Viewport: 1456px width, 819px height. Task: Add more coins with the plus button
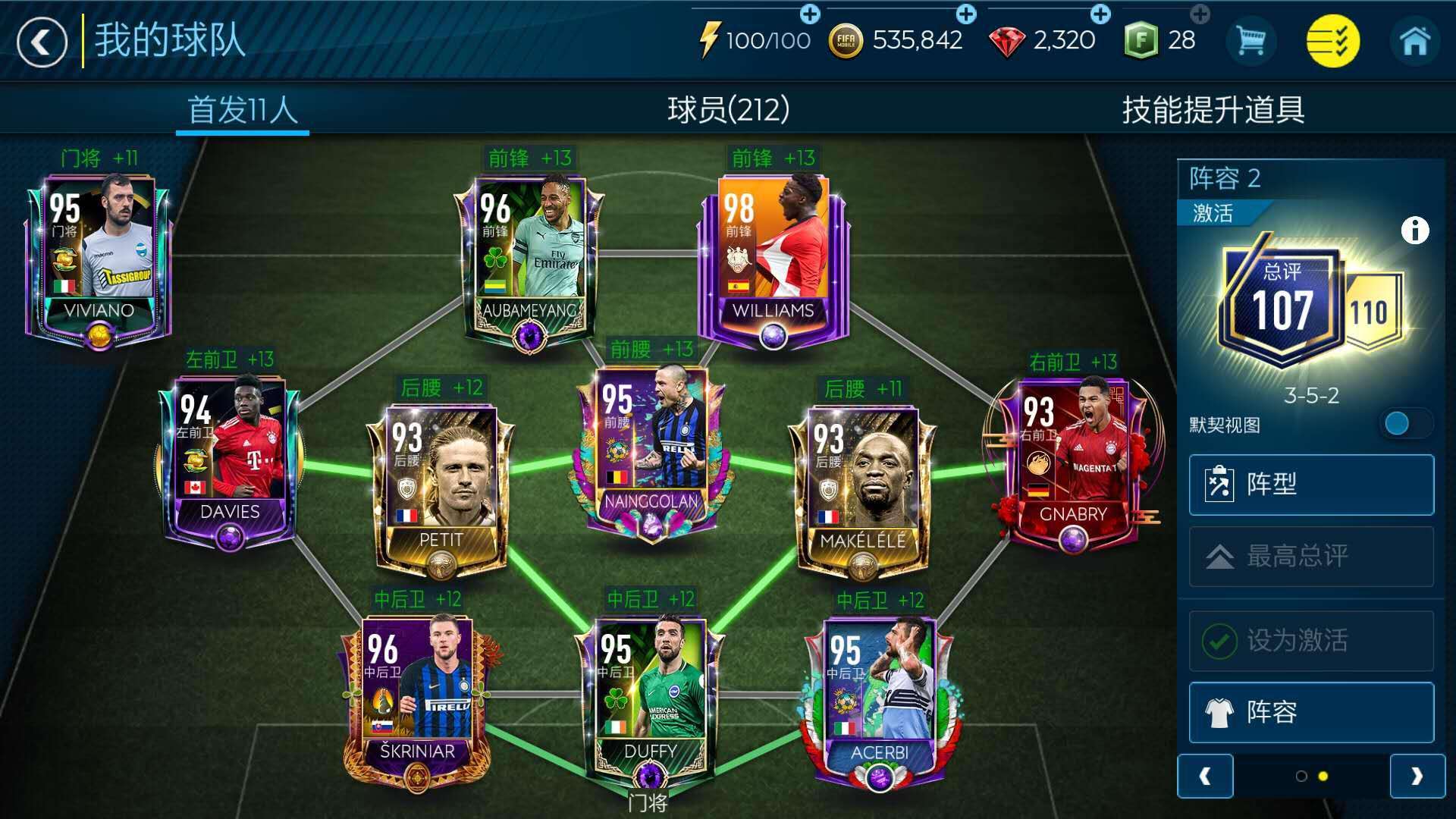pos(965,14)
